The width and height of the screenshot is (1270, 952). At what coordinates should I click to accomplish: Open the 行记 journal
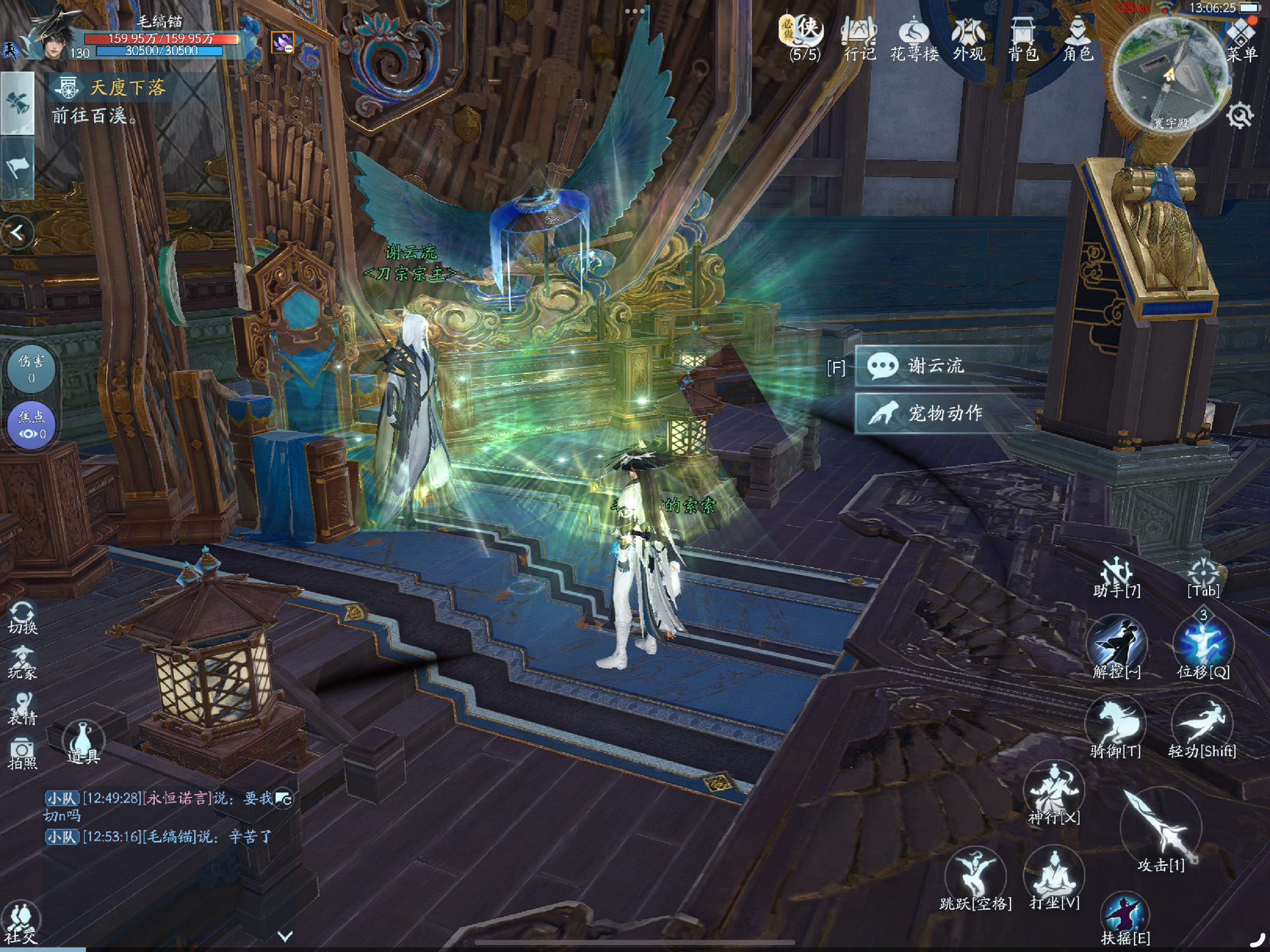[859, 40]
